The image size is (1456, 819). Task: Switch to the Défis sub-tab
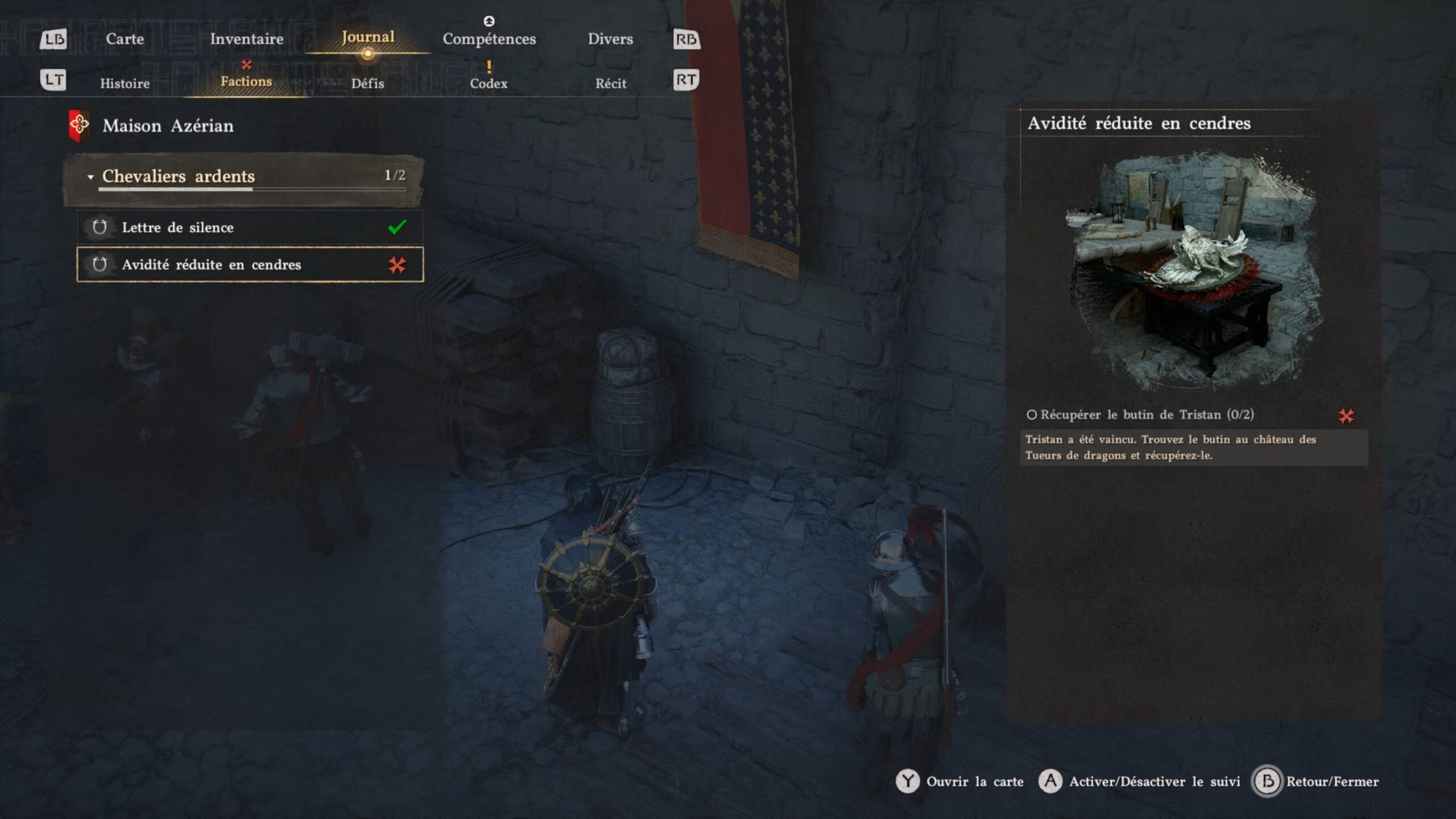pos(367,83)
